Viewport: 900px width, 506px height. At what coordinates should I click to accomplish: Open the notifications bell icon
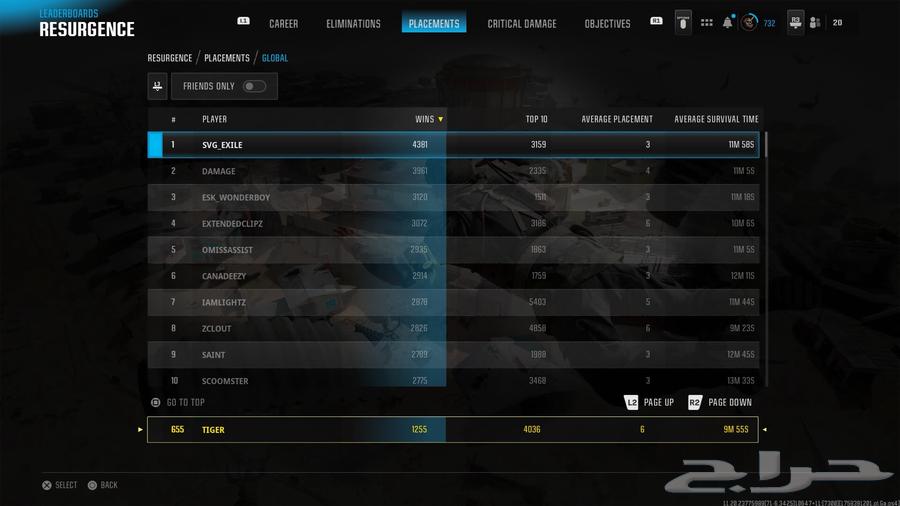pyautogui.click(x=728, y=22)
